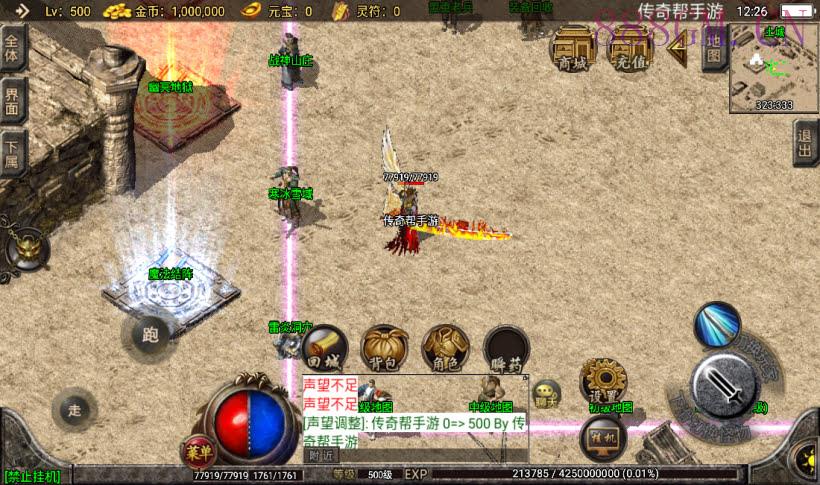Select the 下属 tab

tap(12, 153)
